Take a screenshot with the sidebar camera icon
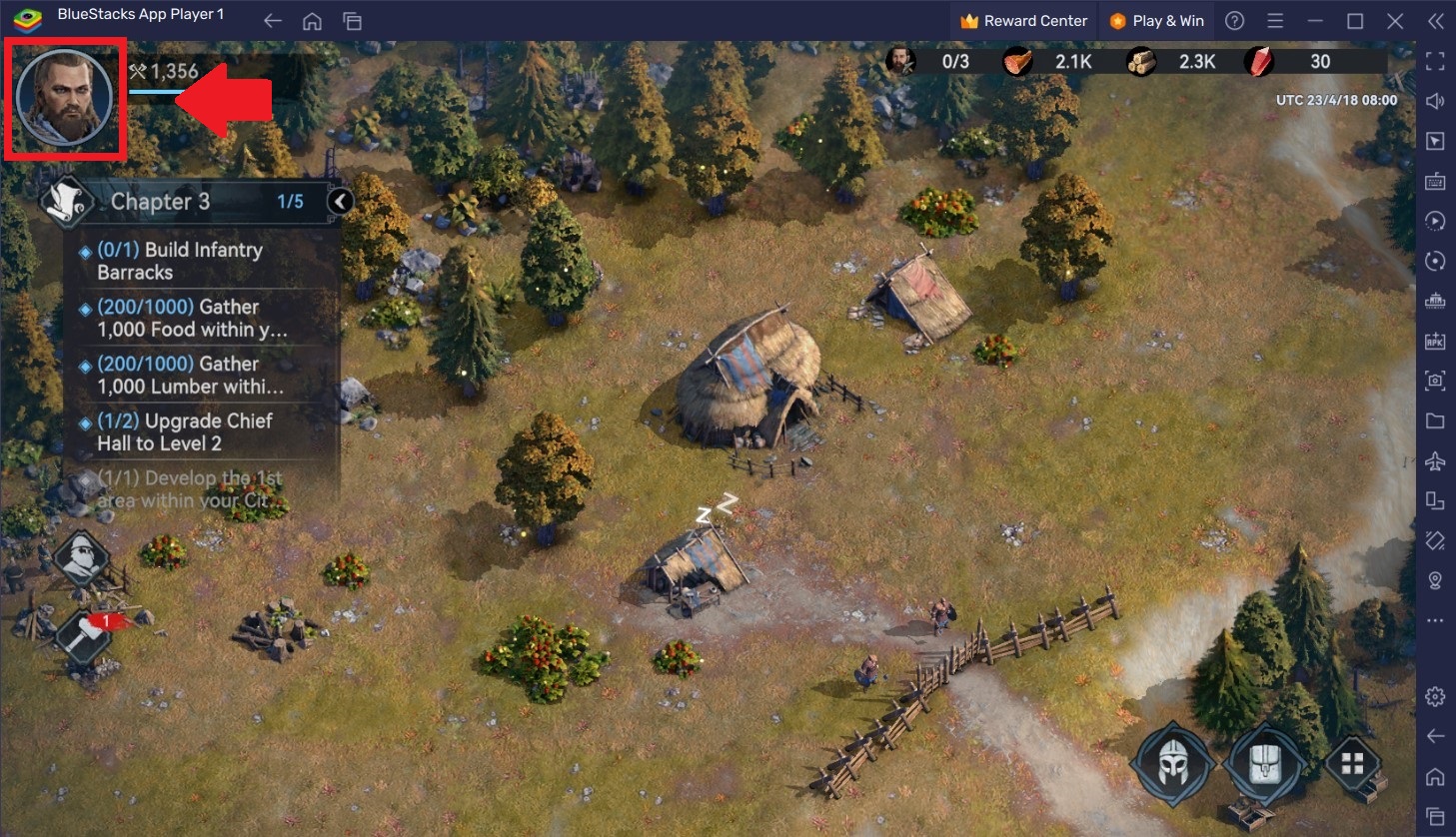This screenshot has width=1456, height=837. 1436,381
